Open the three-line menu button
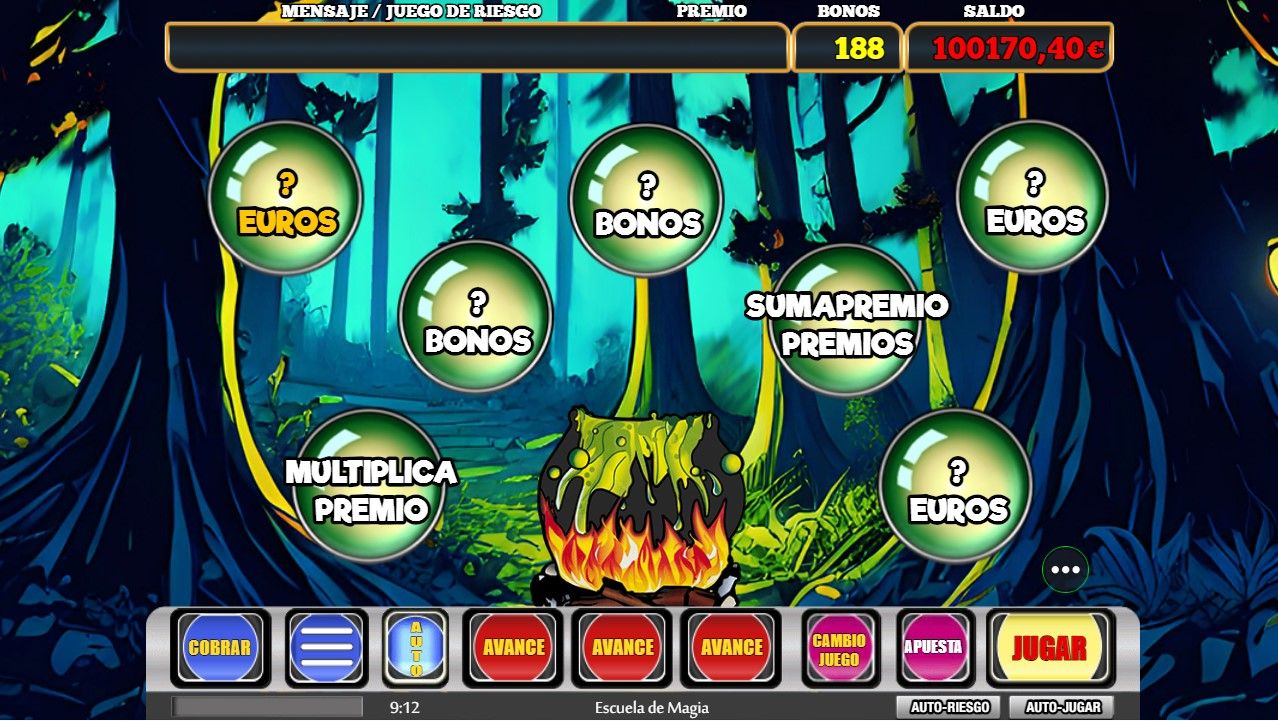1278x721 pixels. tap(326, 648)
